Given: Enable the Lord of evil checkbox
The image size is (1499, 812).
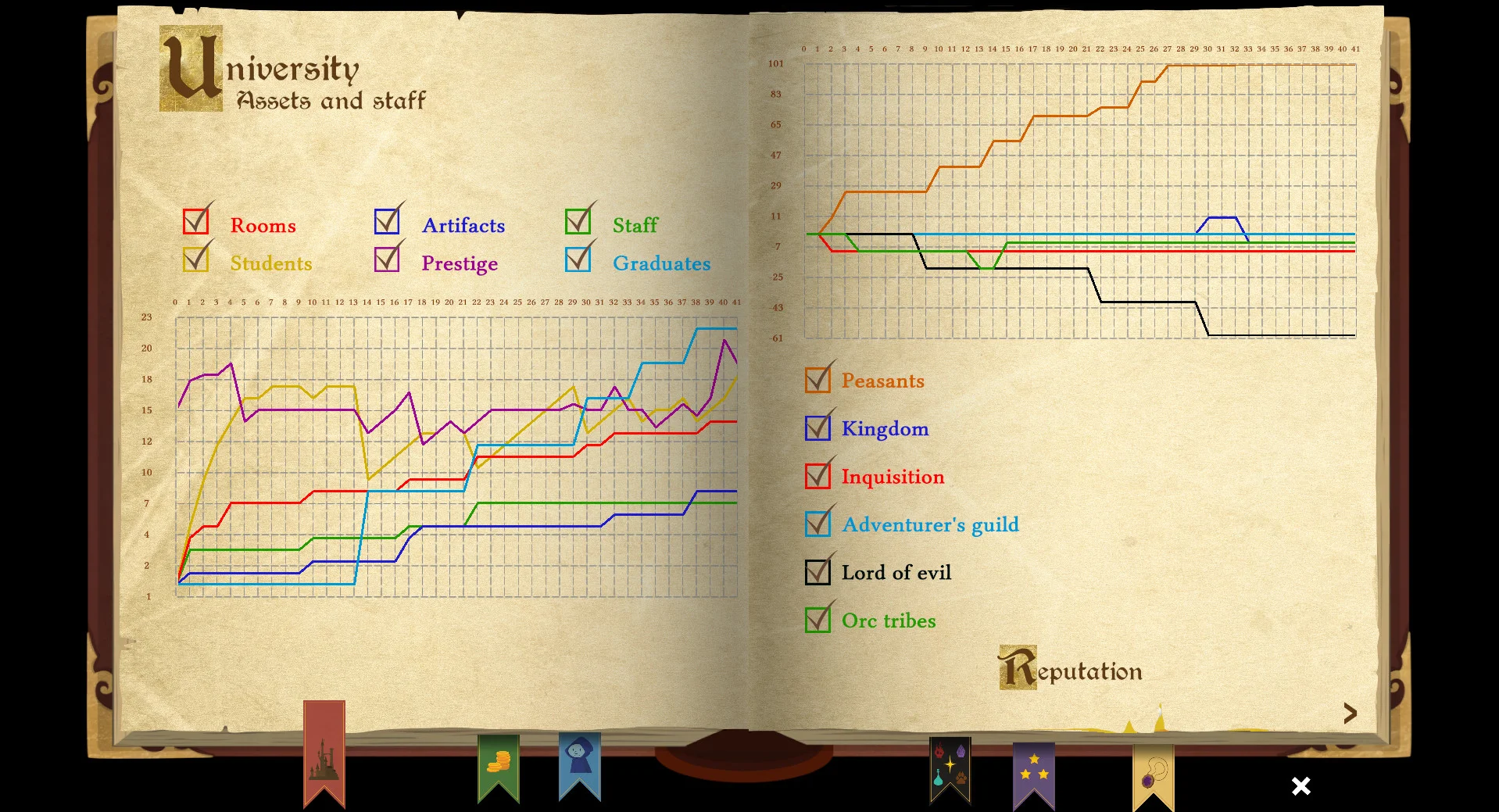Looking at the screenshot, I should [x=817, y=572].
